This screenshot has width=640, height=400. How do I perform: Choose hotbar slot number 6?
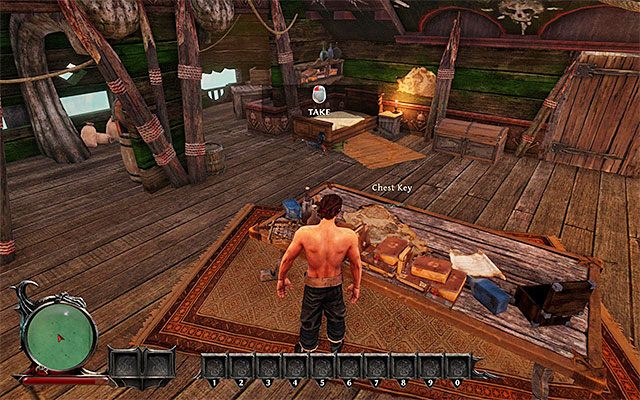point(349,364)
